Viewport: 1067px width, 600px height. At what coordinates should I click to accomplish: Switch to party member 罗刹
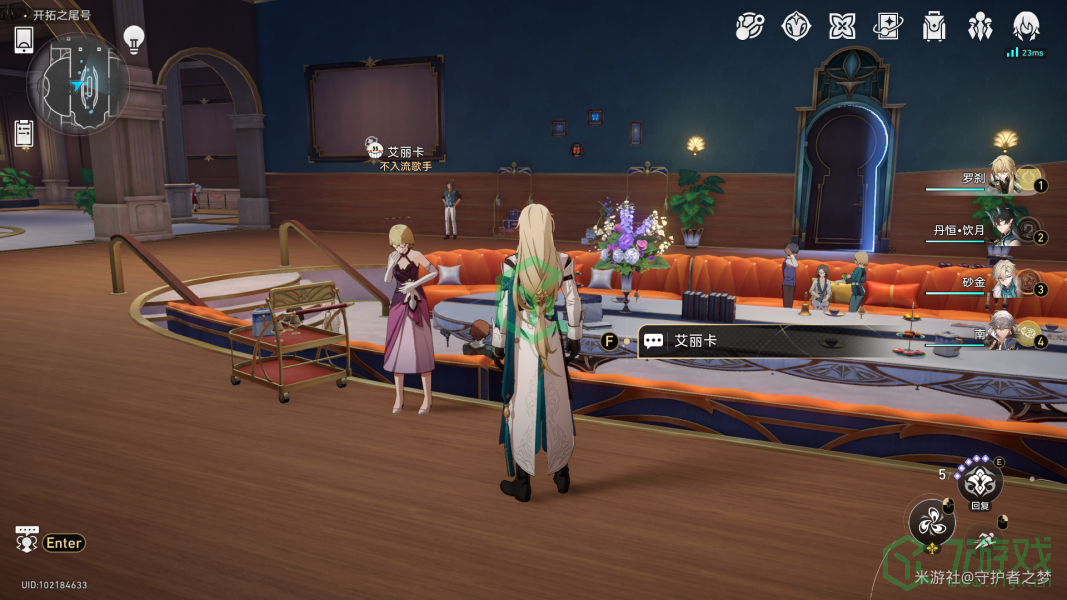(x=1008, y=176)
